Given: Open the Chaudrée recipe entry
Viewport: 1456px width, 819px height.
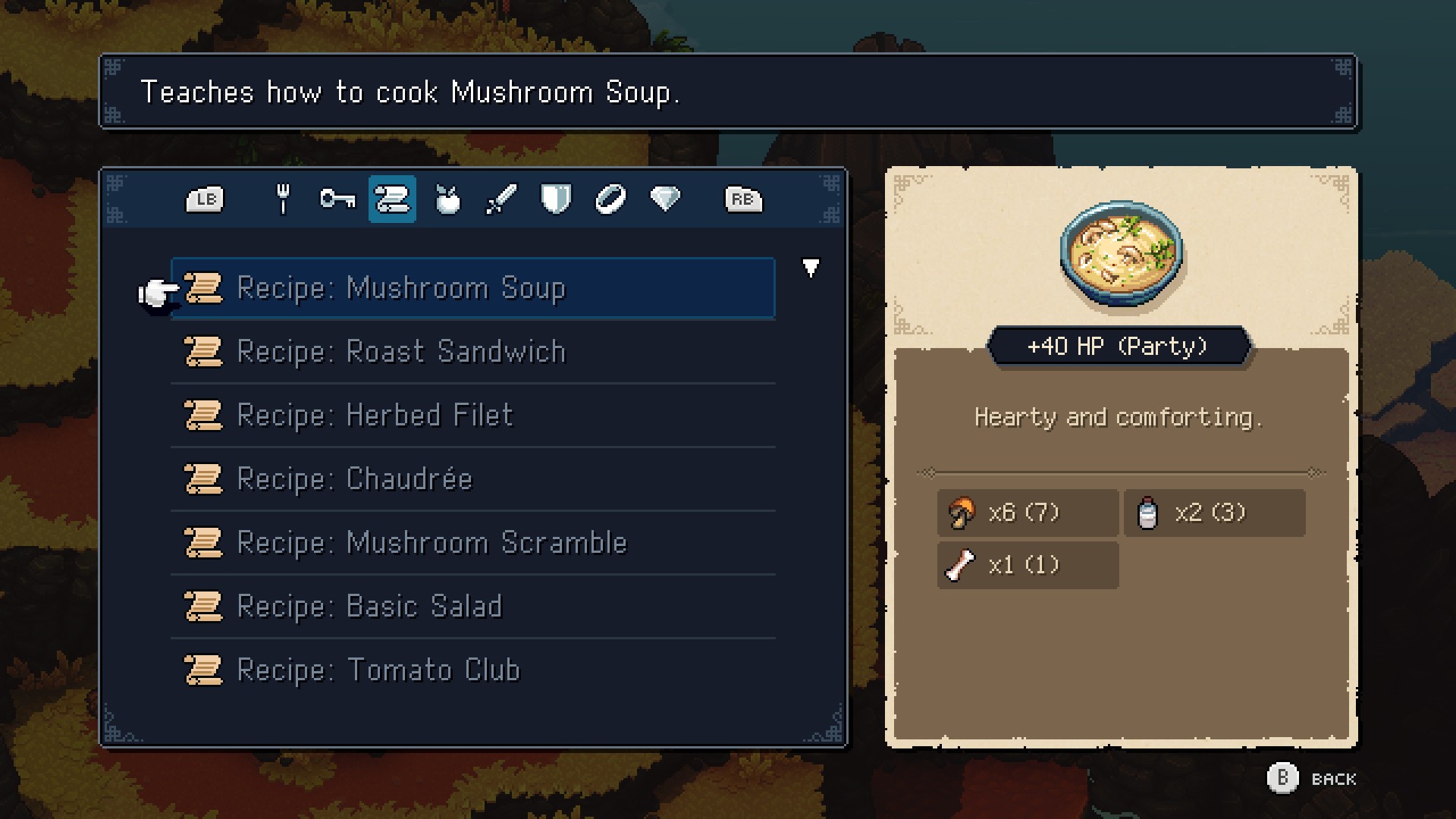Looking at the screenshot, I should click(x=472, y=479).
